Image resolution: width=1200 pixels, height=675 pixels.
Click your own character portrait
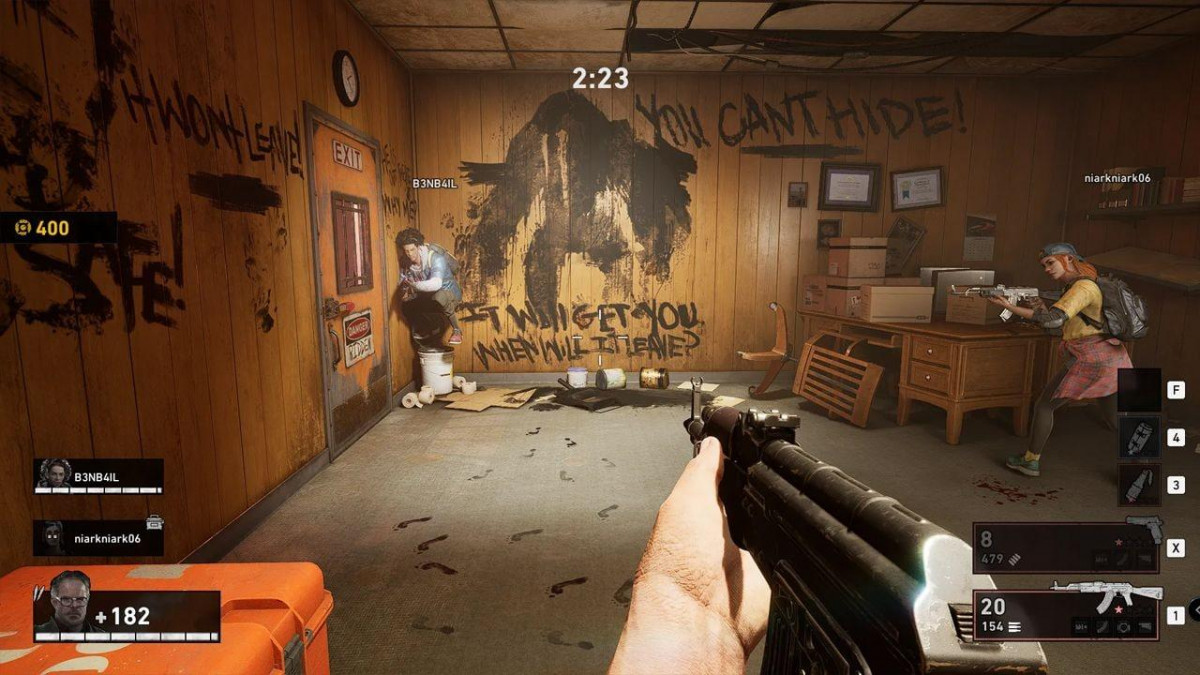click(x=70, y=603)
